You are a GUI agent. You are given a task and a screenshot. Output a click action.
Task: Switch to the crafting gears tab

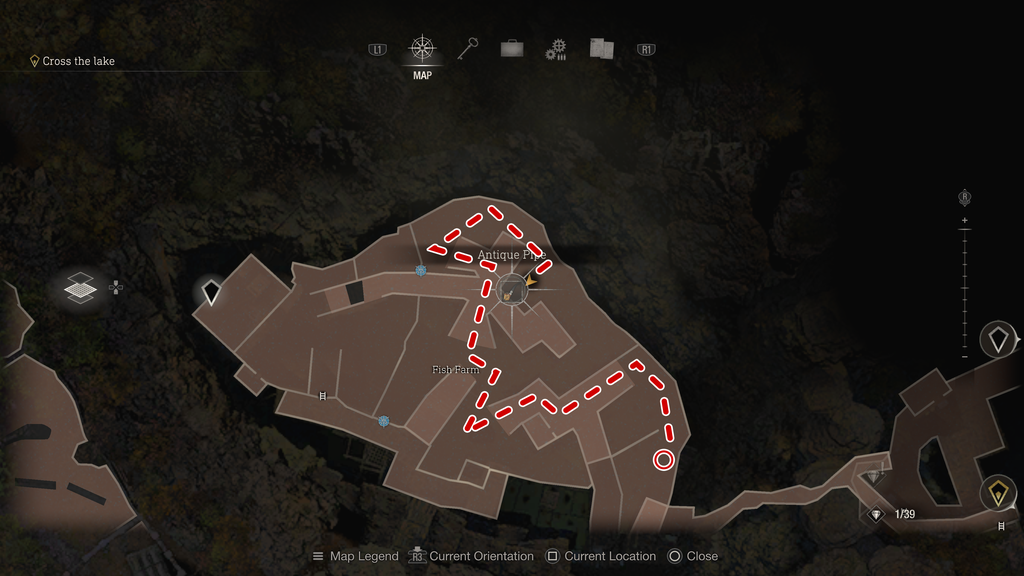point(556,49)
